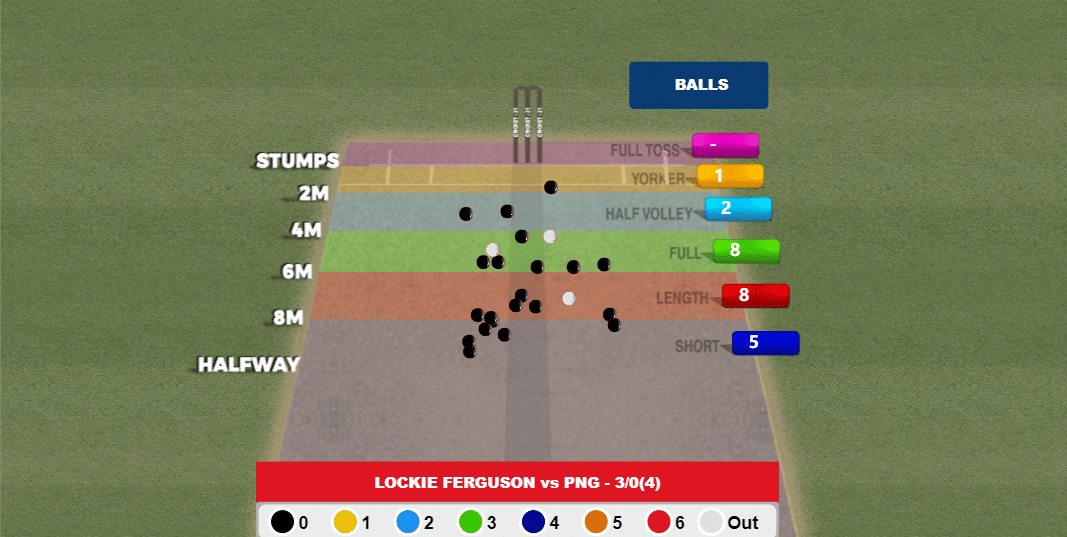
Task: Toggle the dark blue 4 runs legend circle
Action: coord(534,522)
